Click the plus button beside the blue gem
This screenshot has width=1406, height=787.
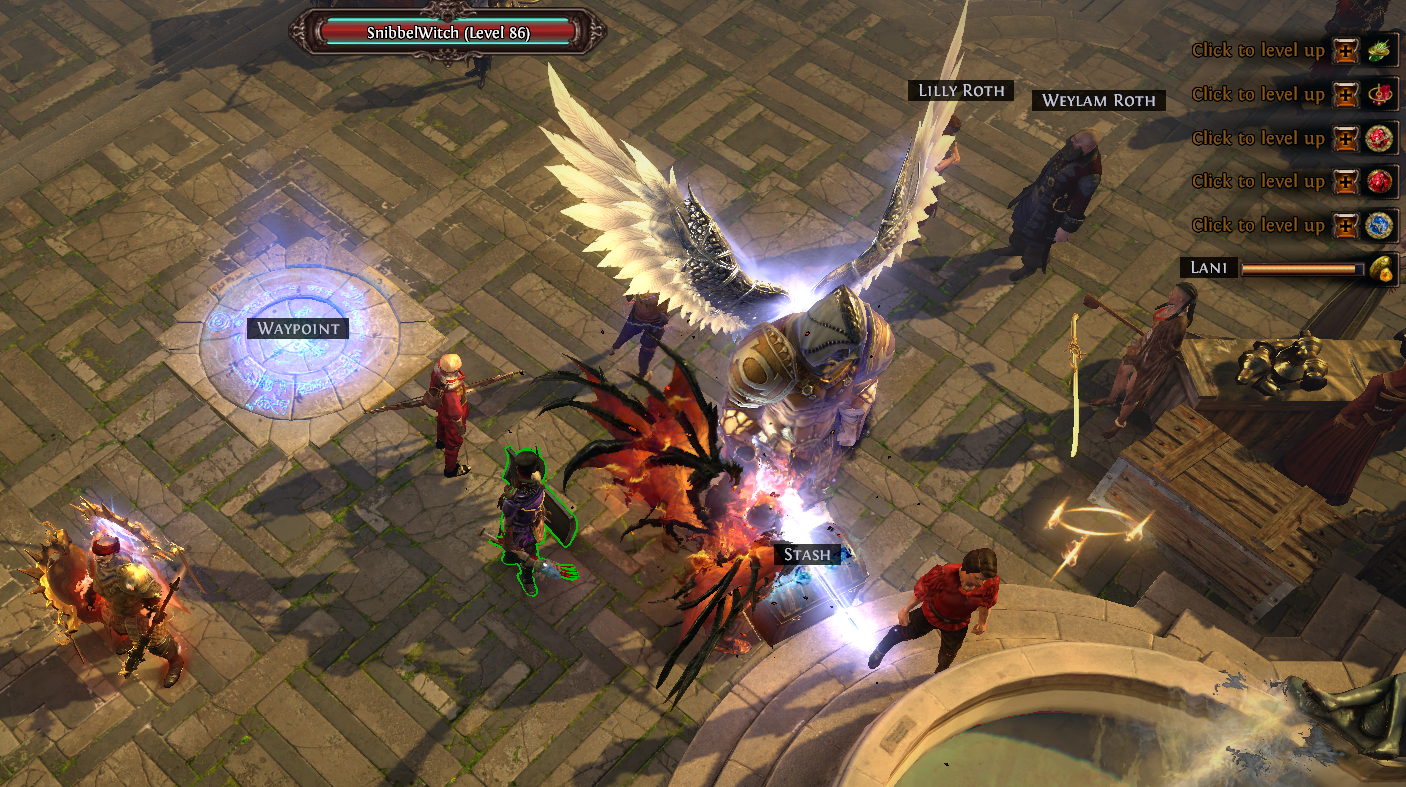pyautogui.click(x=1346, y=225)
